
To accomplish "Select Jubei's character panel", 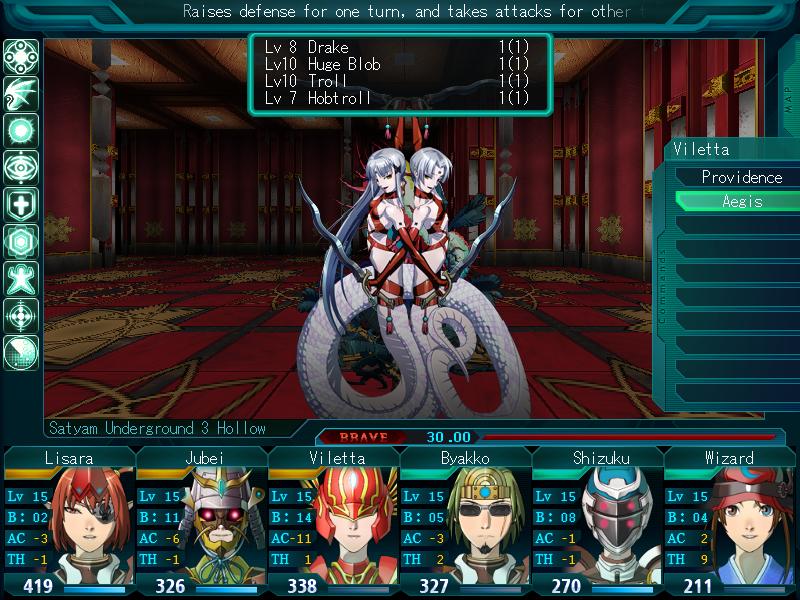I will point(202,522).
